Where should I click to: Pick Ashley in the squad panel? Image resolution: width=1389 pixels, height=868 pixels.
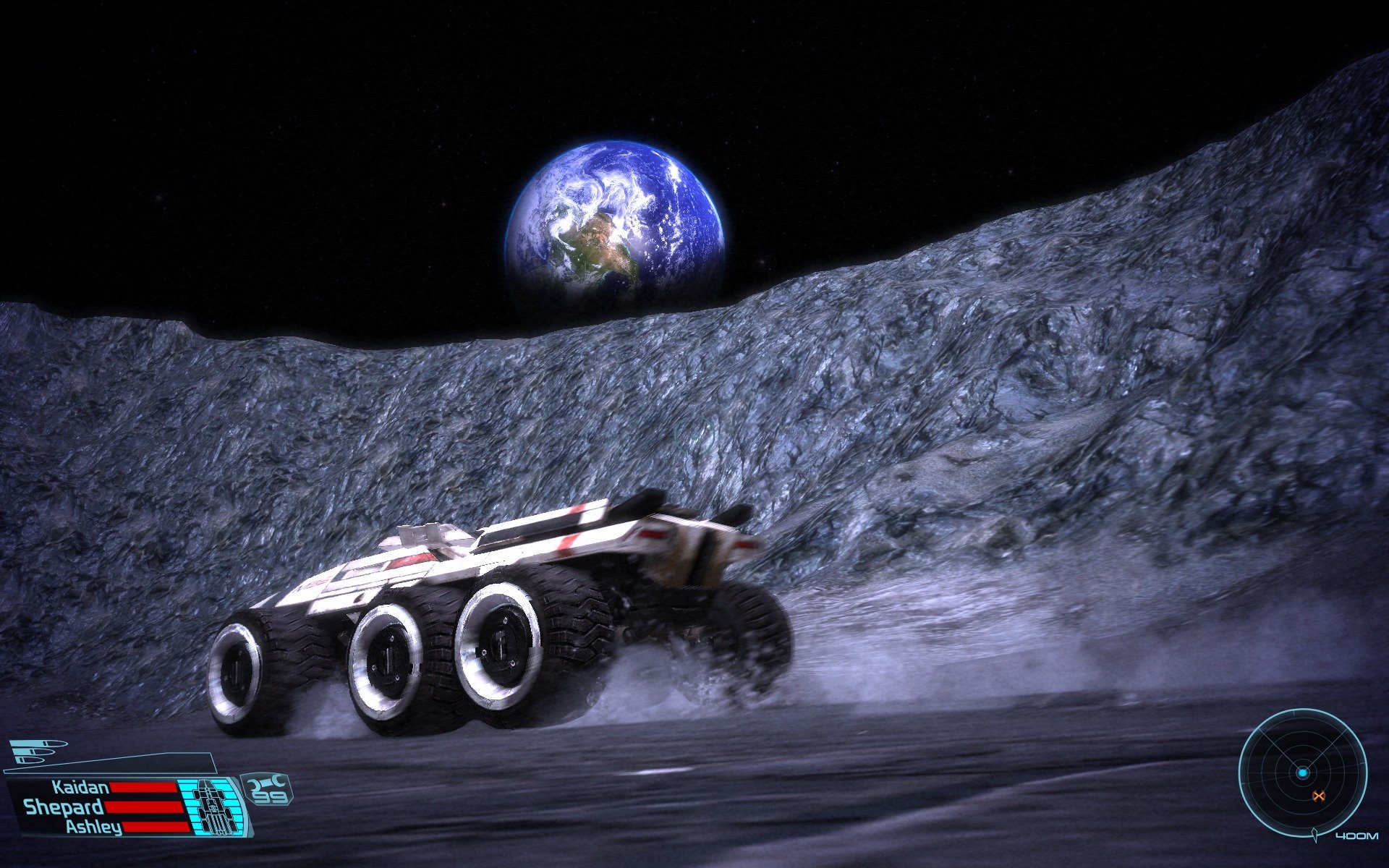point(94,827)
